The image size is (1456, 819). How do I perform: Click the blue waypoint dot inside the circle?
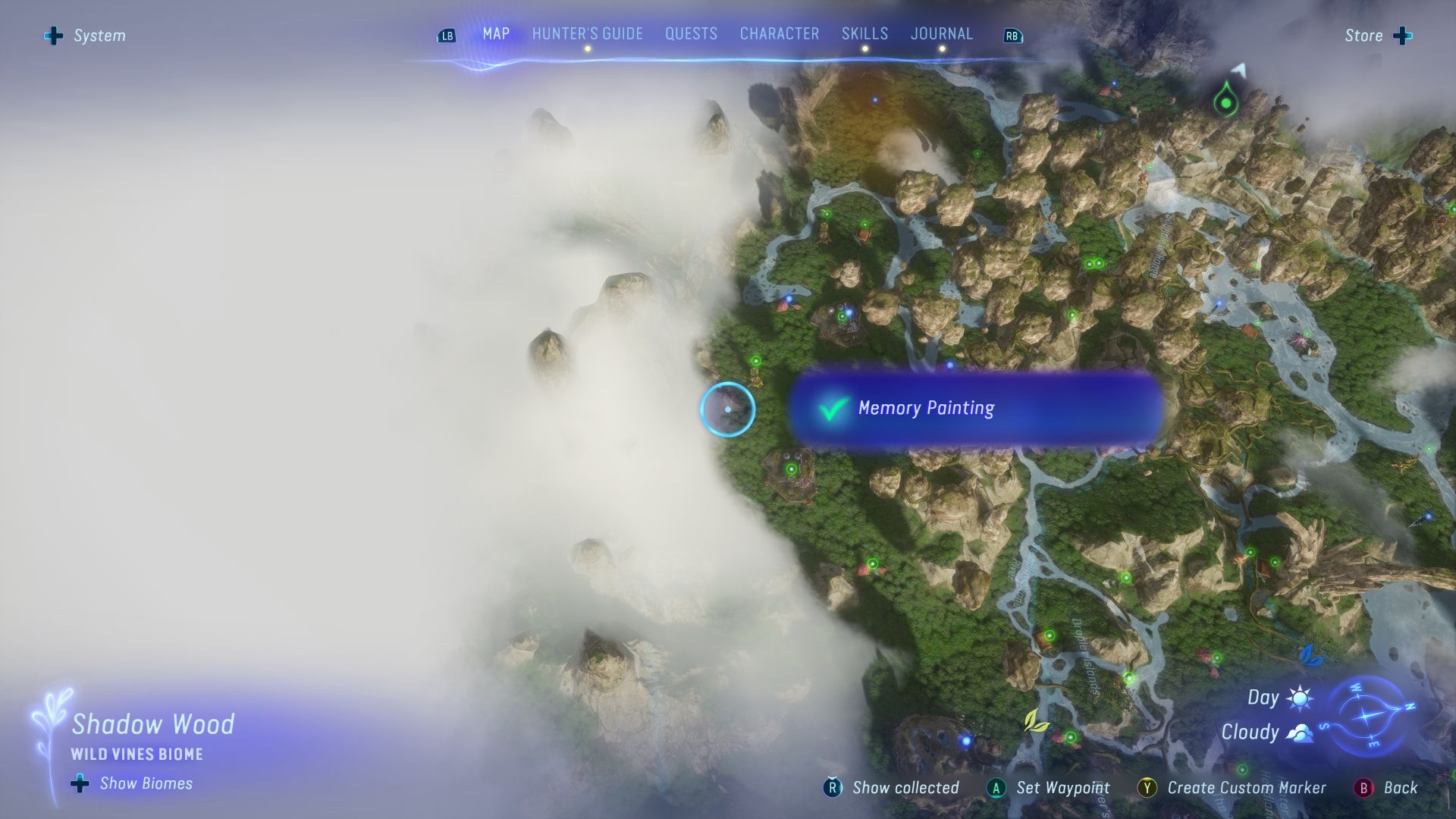click(729, 409)
